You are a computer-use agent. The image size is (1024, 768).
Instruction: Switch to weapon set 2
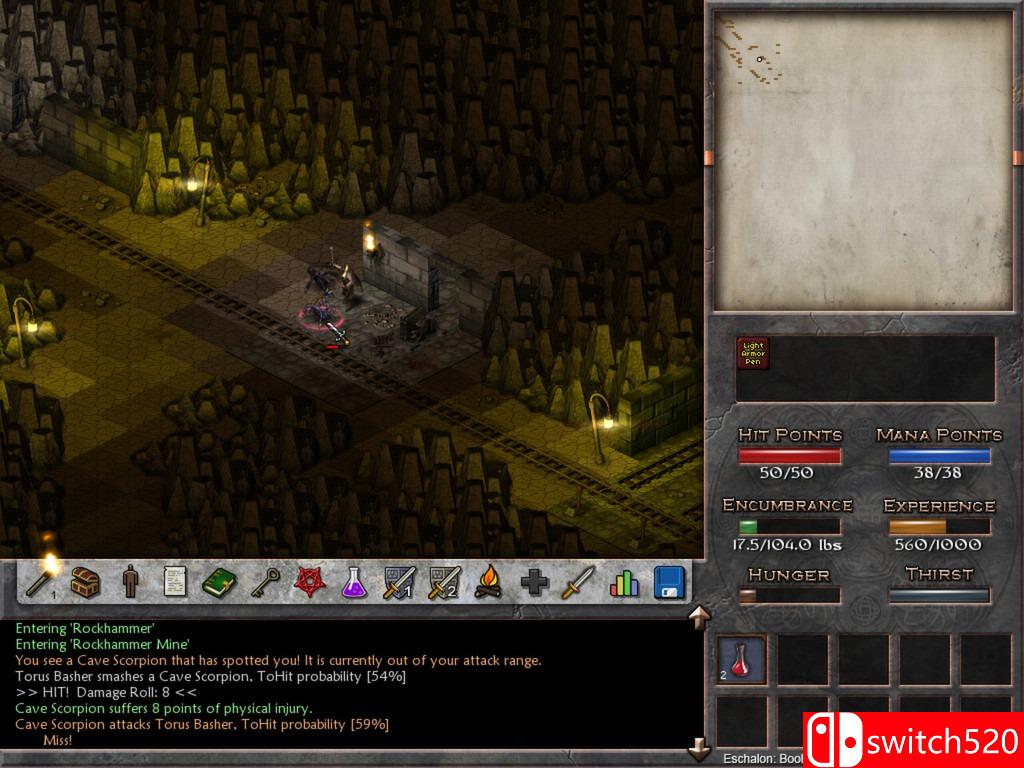(x=444, y=581)
